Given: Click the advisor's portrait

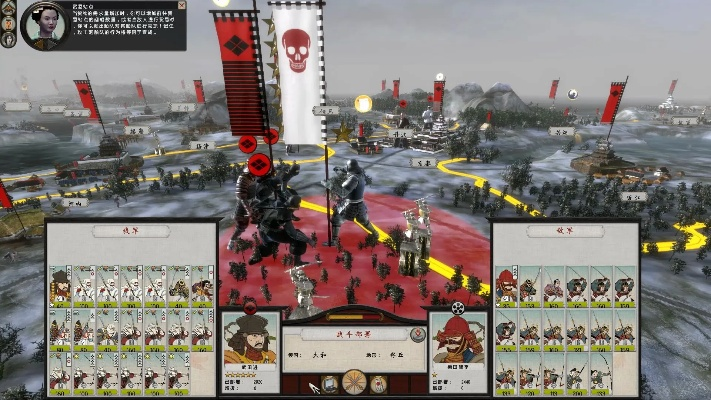Looking at the screenshot, I should pyautogui.click(x=44, y=26).
